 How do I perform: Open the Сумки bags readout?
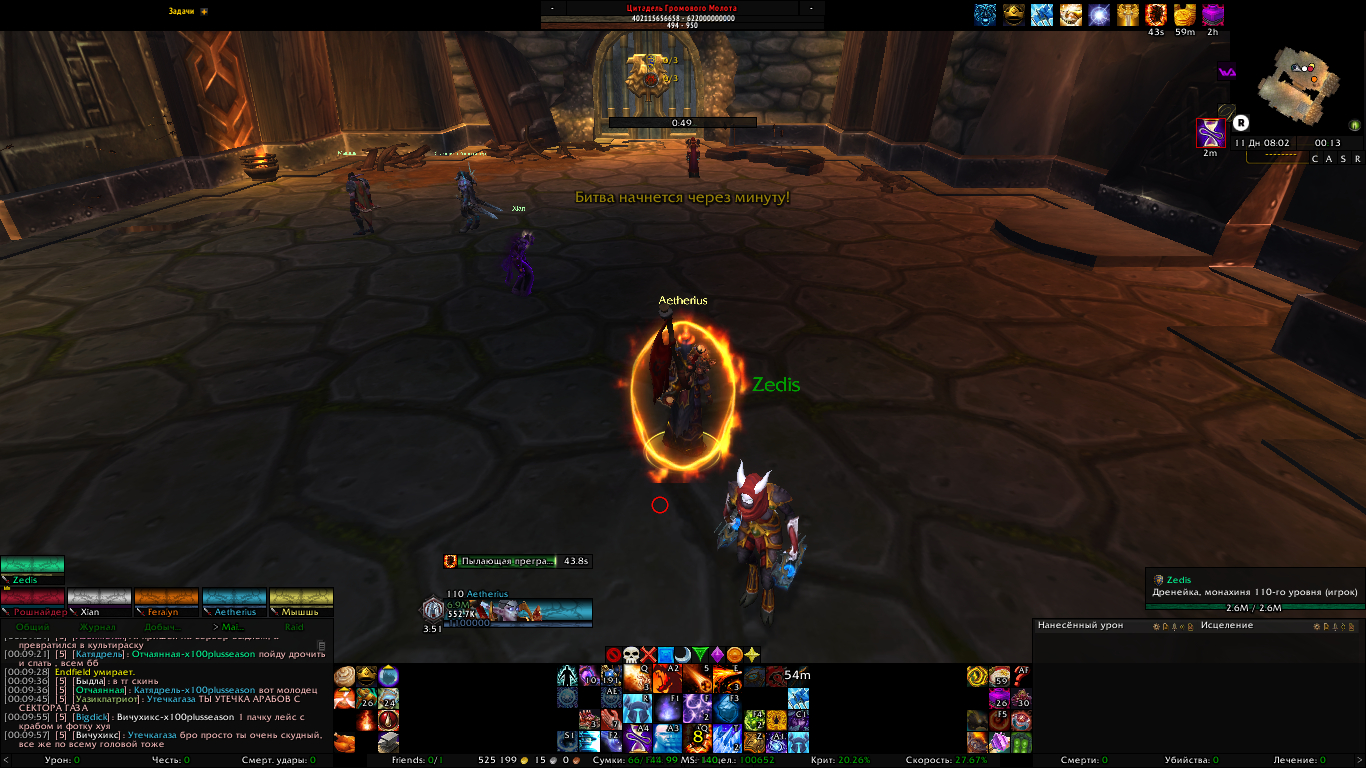tap(608, 760)
